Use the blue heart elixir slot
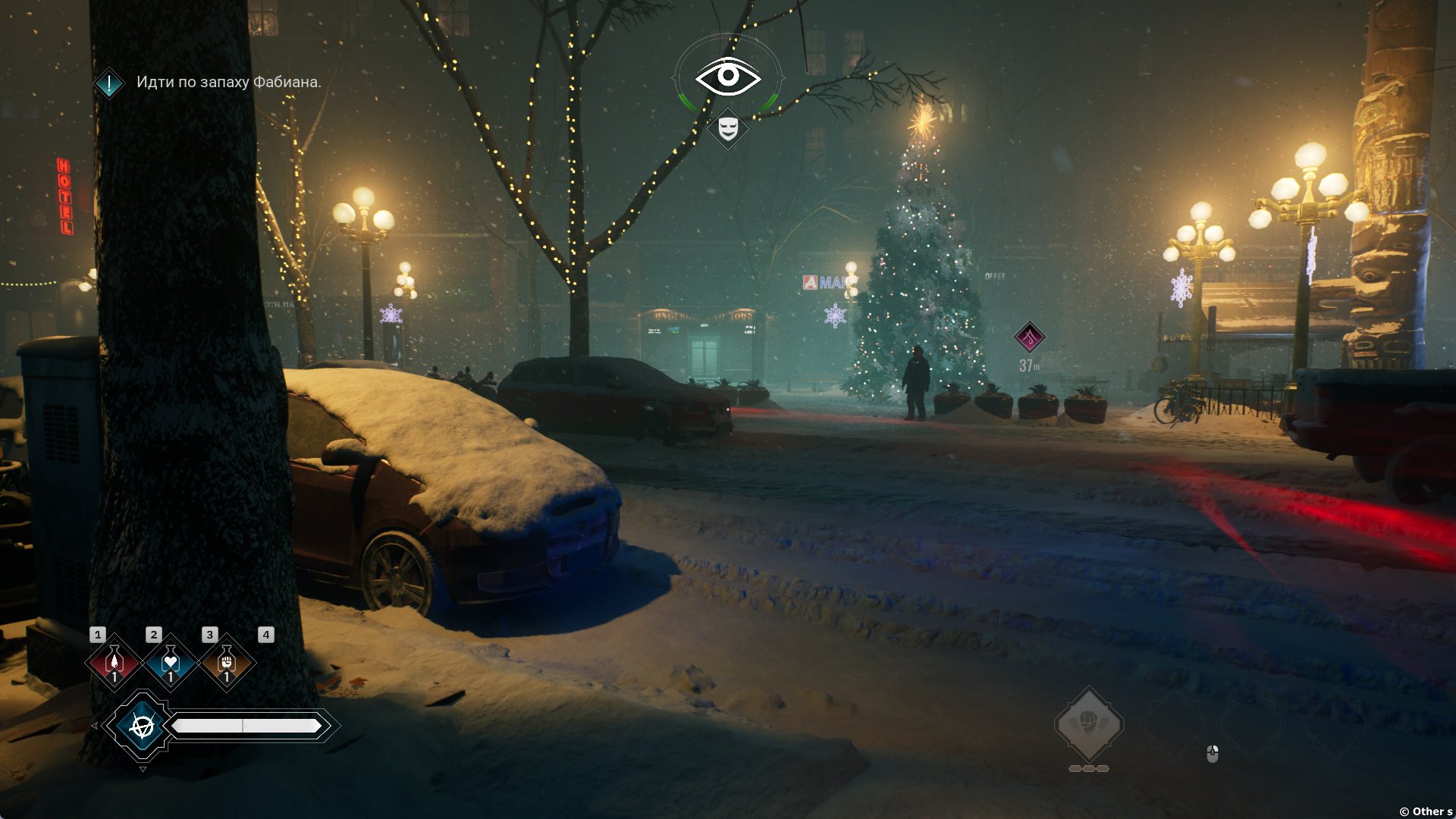The width and height of the screenshot is (1456, 819). (170, 664)
